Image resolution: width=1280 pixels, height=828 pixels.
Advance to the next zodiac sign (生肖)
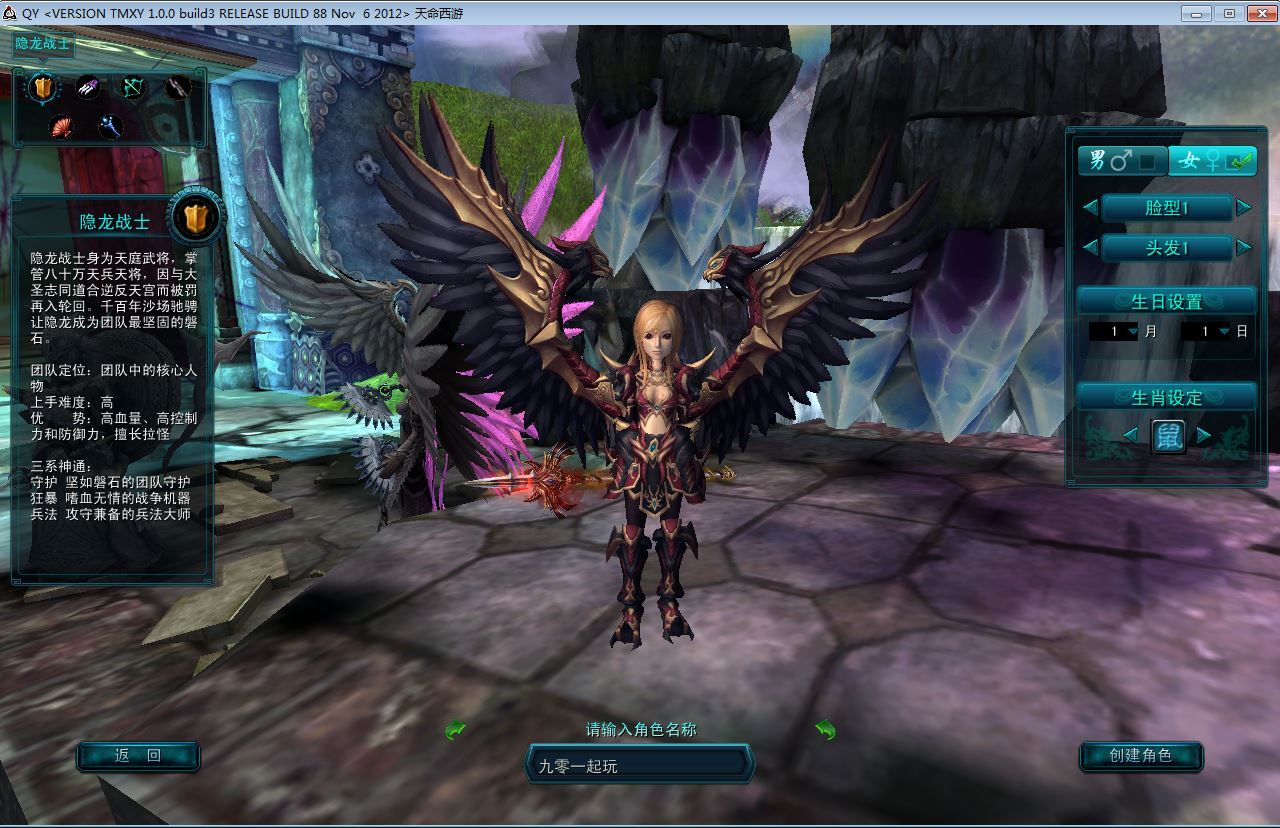[x=1204, y=435]
